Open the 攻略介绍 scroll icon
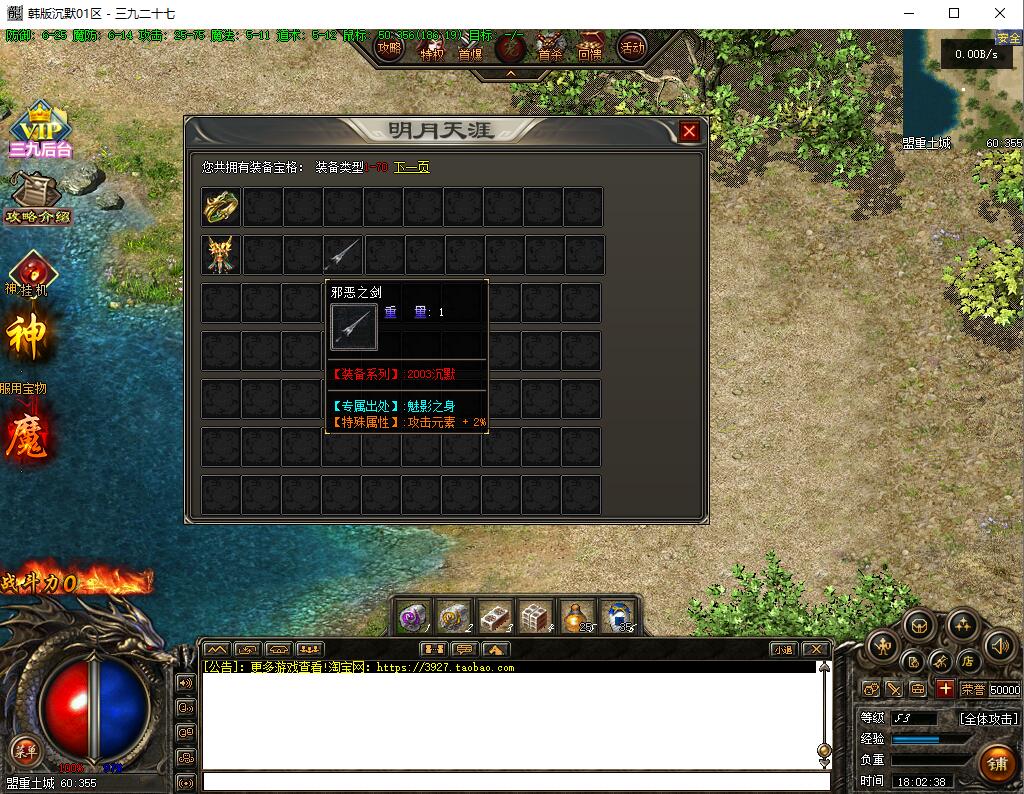Screen dimensions: 1024x794 coord(38,197)
